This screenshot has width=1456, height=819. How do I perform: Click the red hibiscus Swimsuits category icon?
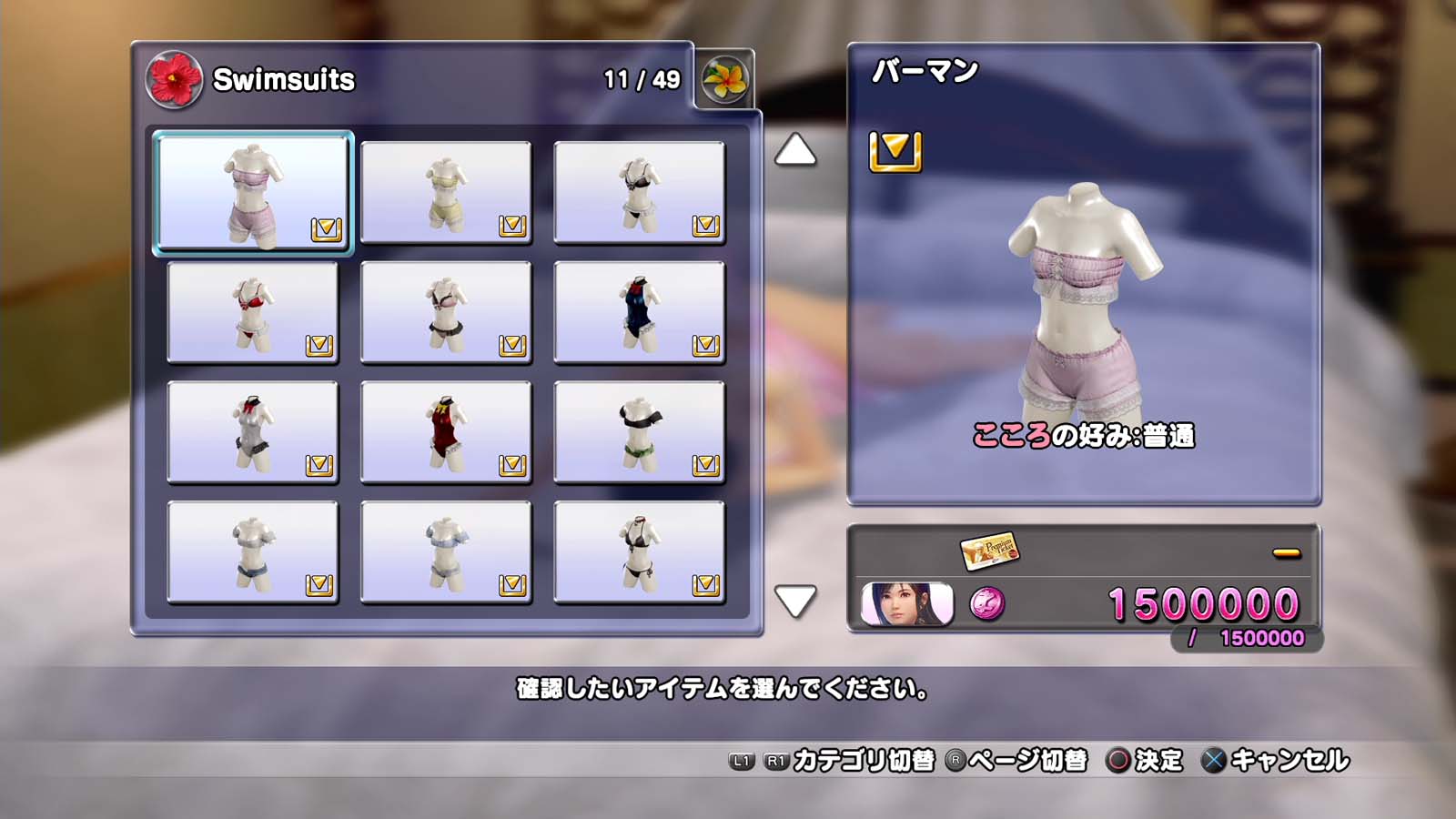point(173,79)
